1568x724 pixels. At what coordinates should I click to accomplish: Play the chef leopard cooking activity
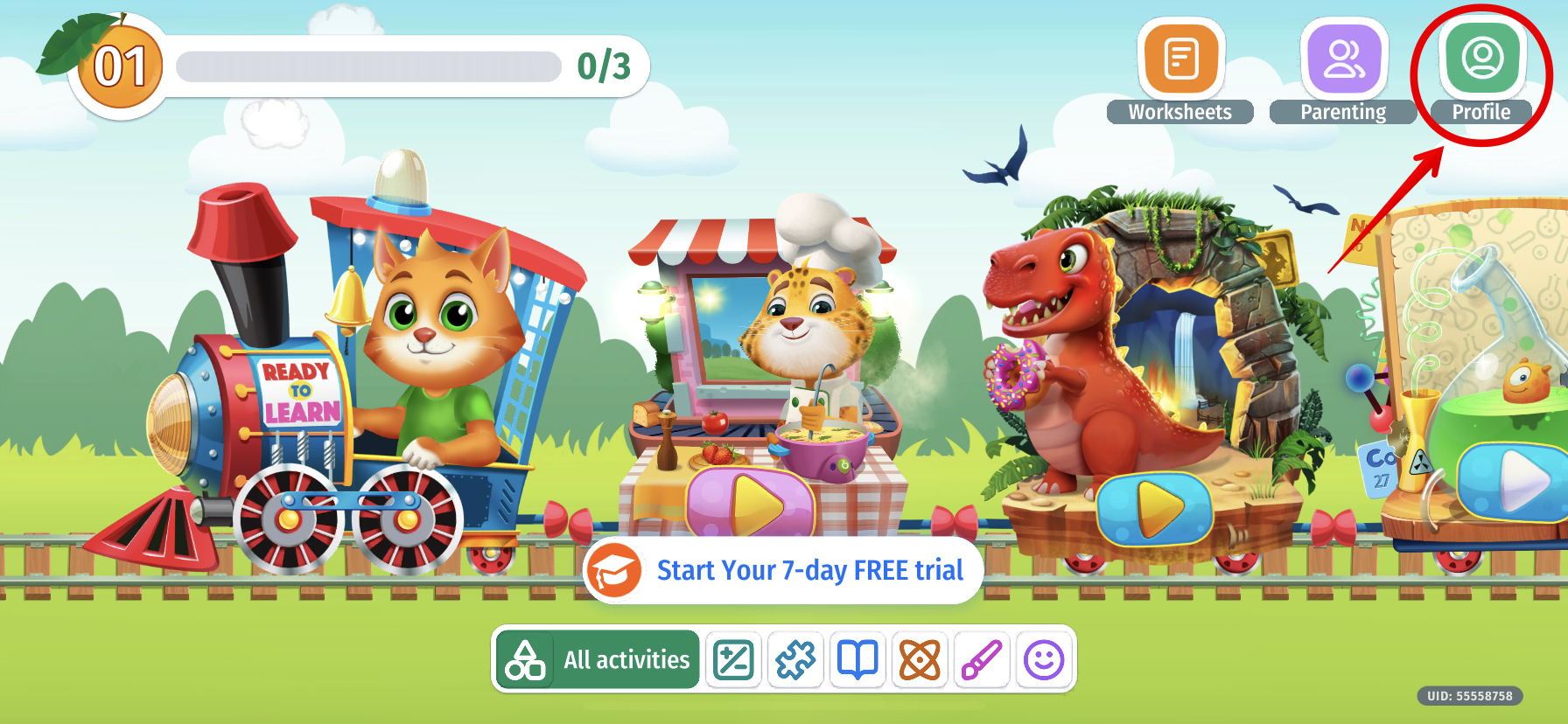click(x=751, y=505)
